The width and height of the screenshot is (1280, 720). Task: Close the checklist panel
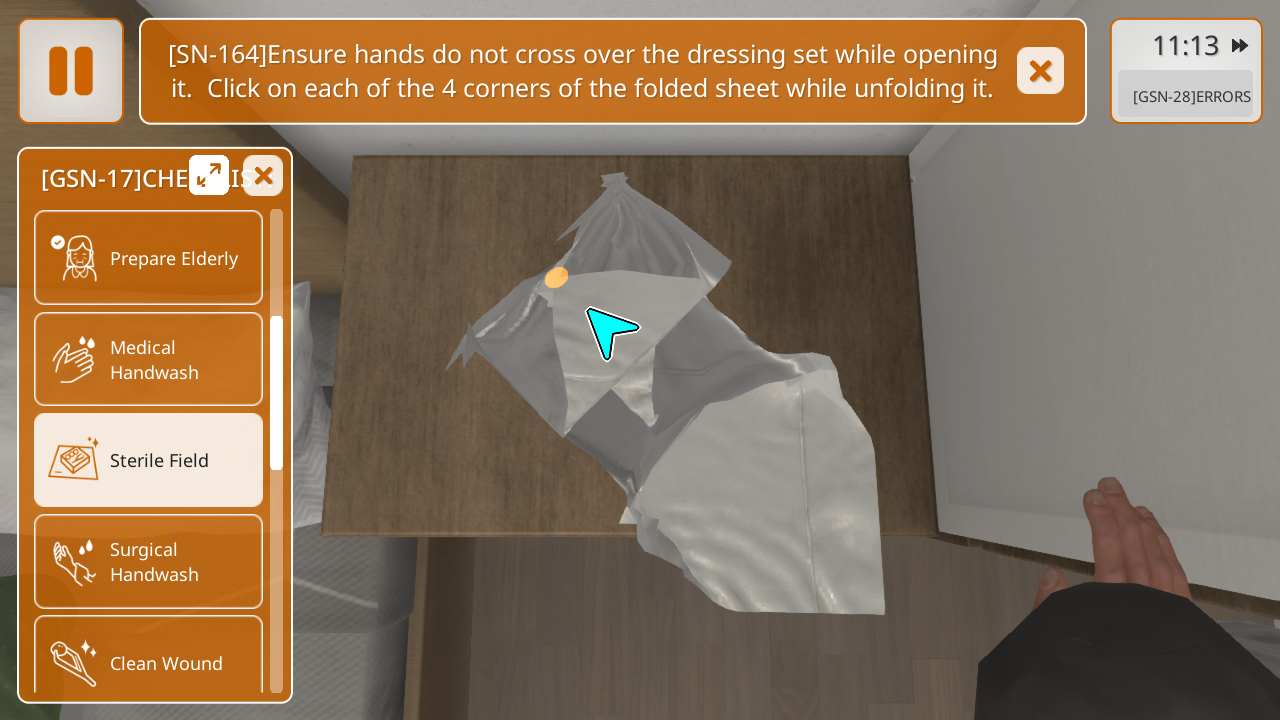click(x=263, y=176)
